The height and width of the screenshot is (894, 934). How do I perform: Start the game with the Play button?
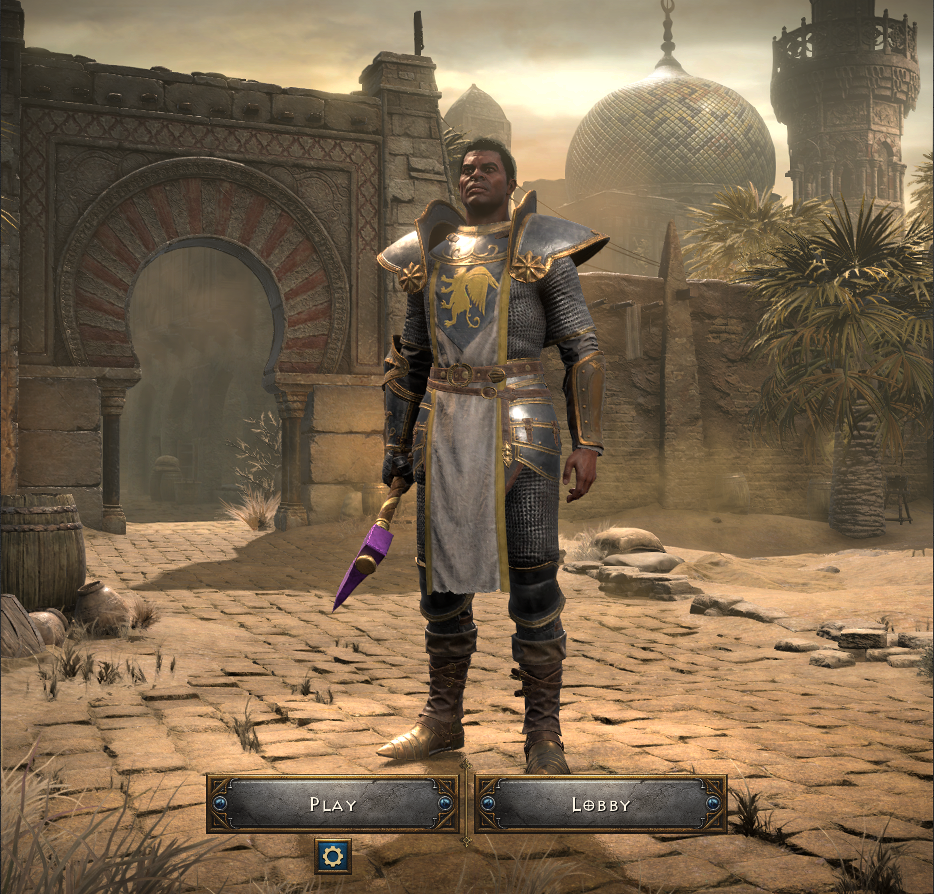(333, 804)
